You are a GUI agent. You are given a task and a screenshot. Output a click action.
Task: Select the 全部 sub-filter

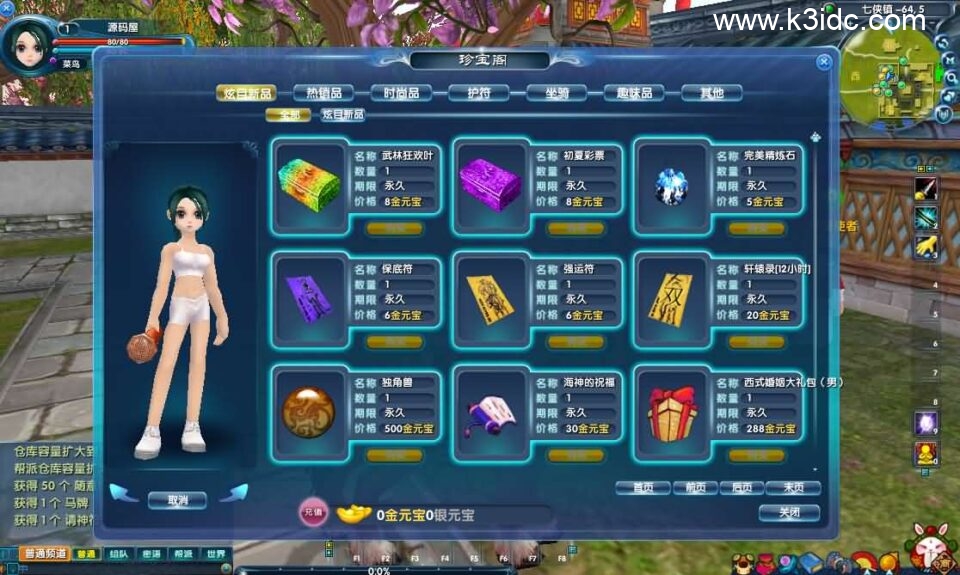tap(289, 115)
